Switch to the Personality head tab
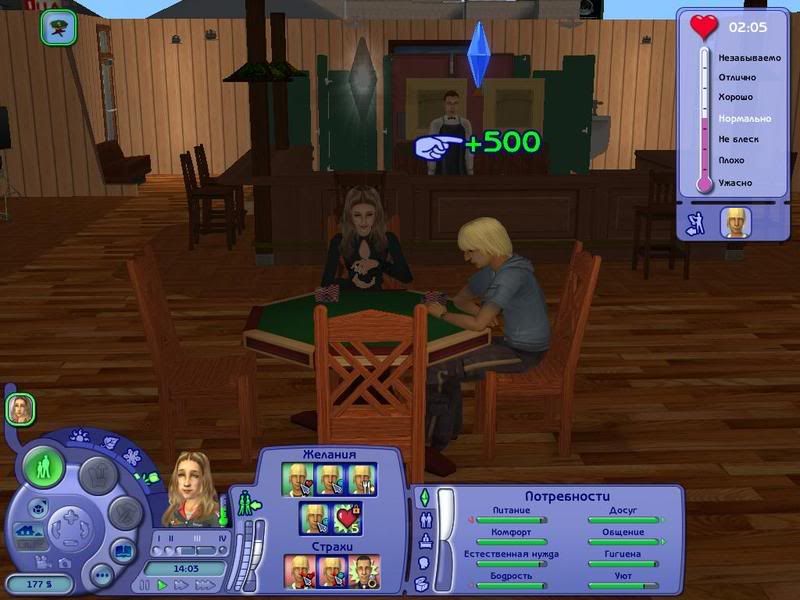800x600 pixels. pyautogui.click(x=423, y=563)
